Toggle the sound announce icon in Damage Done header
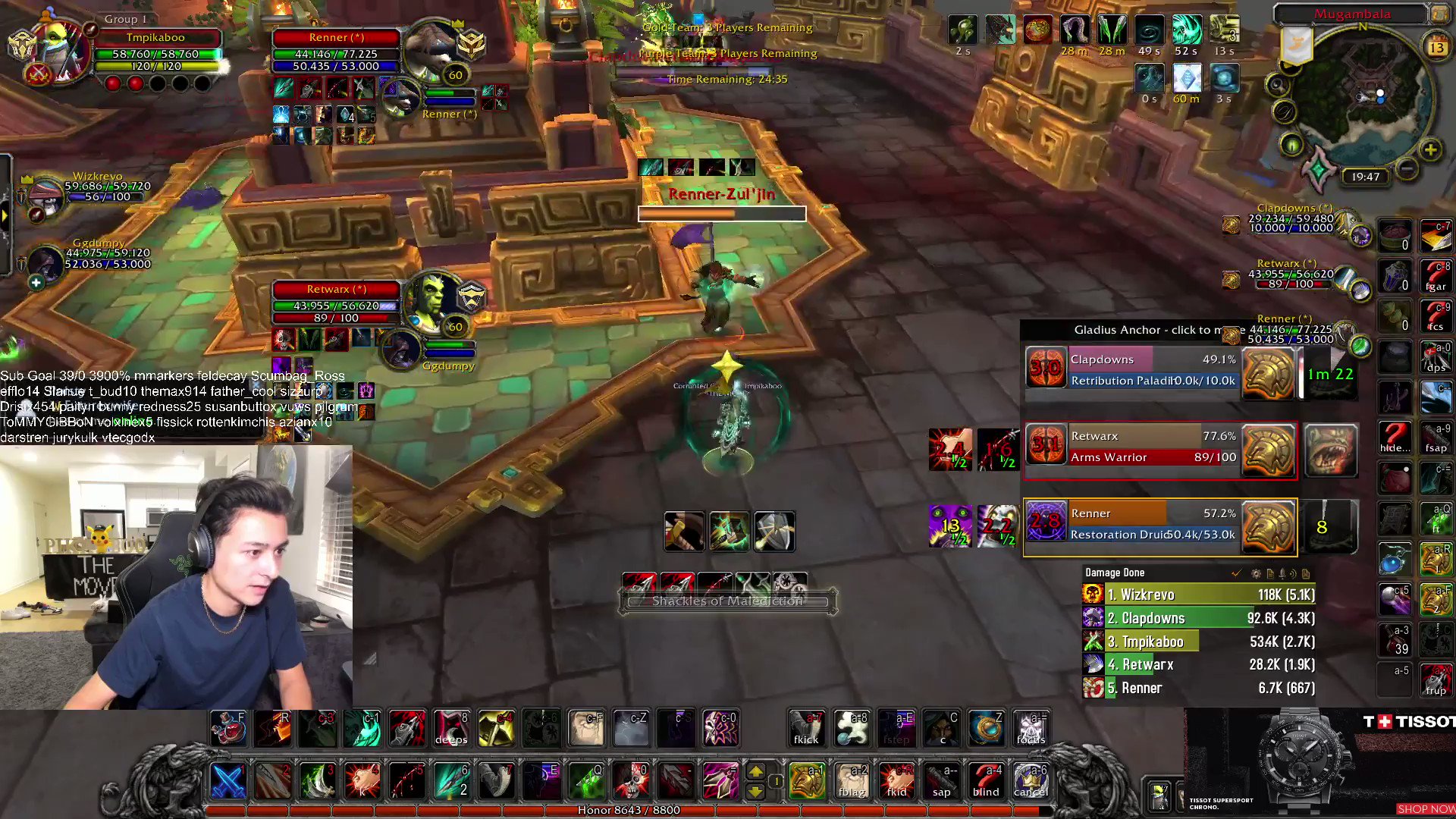The width and height of the screenshot is (1456, 819). [x=1292, y=574]
